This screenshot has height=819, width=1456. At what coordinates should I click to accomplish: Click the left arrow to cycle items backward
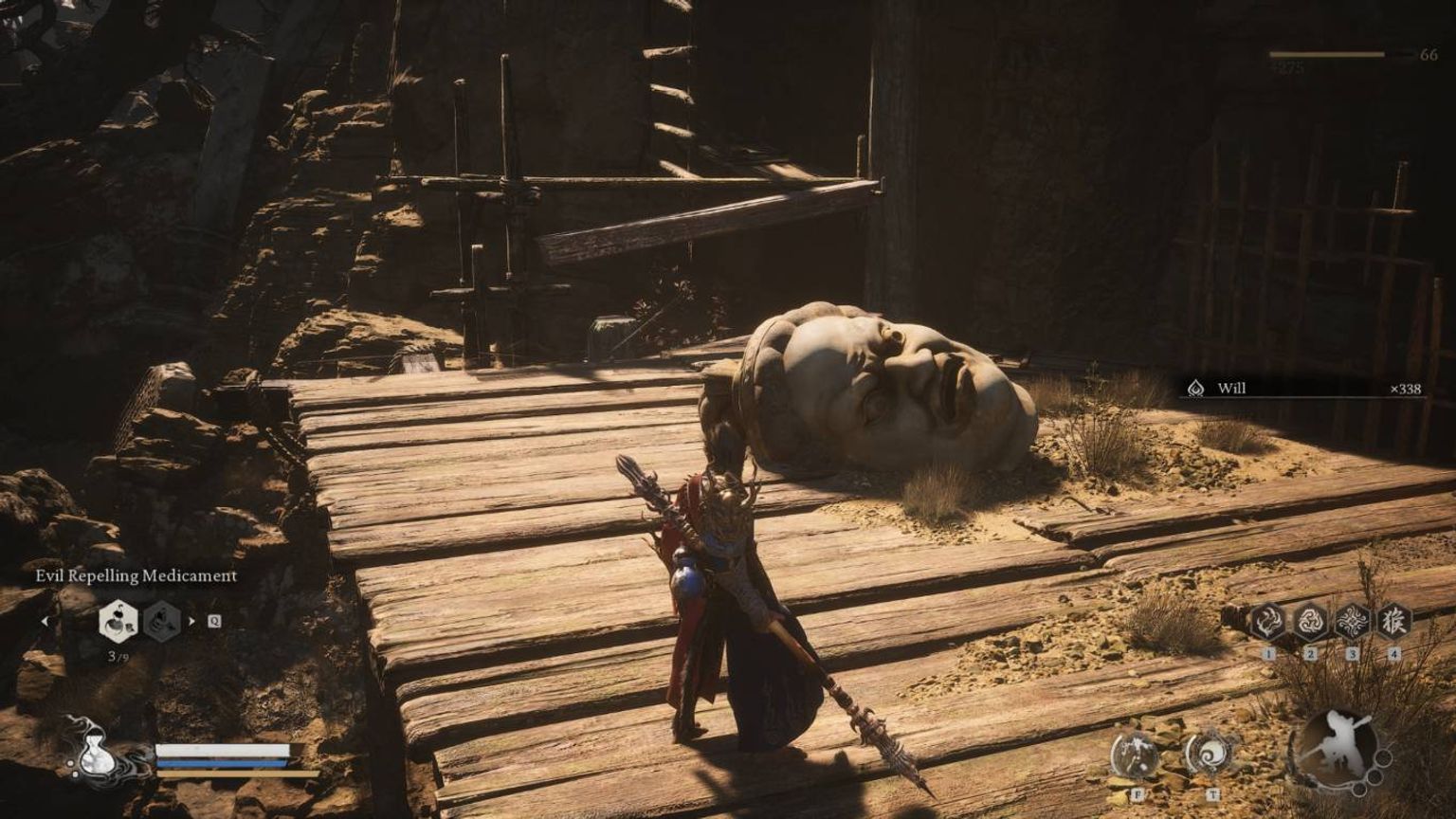click(x=45, y=621)
